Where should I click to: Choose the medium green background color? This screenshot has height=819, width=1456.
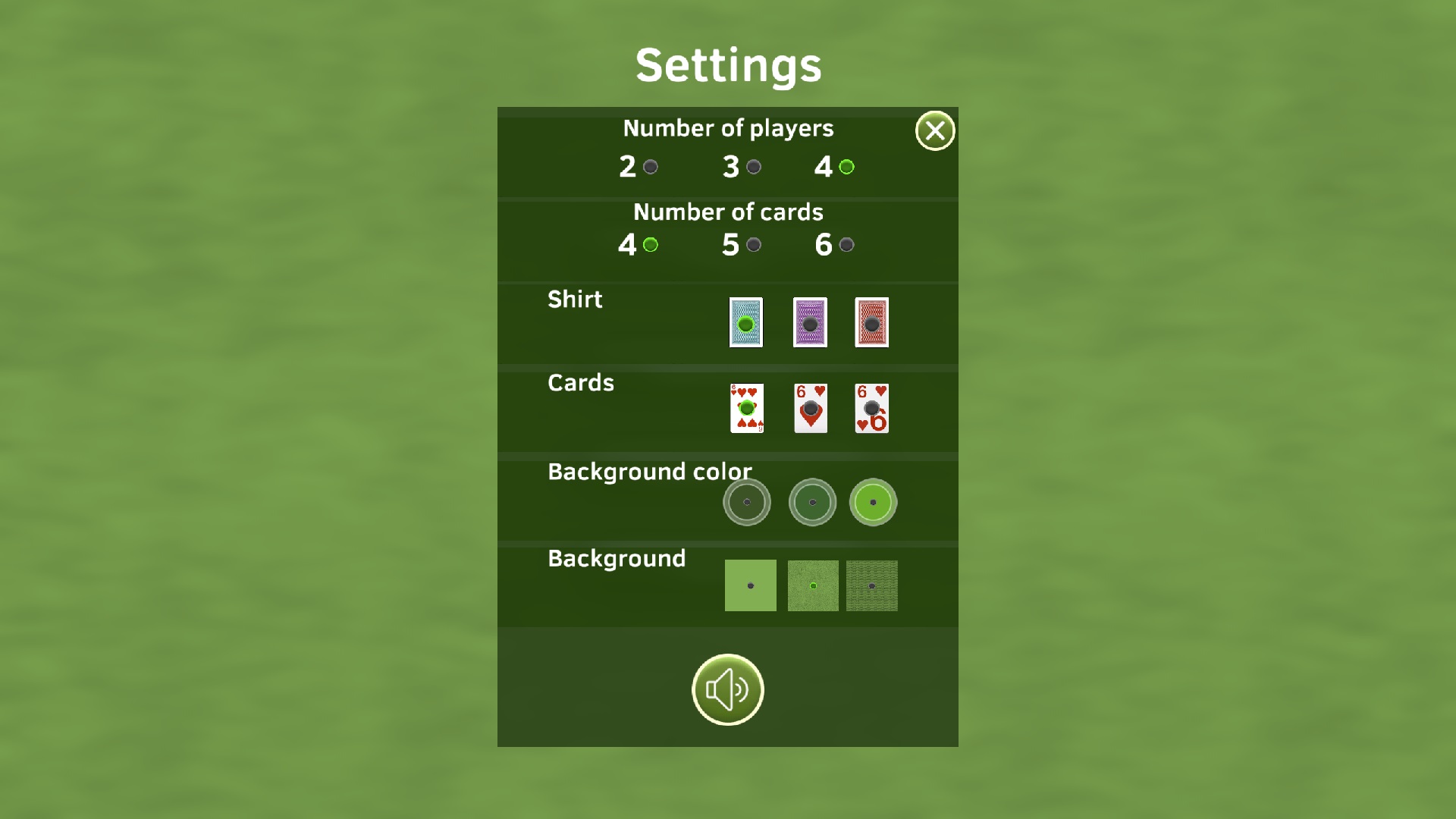coord(812,502)
